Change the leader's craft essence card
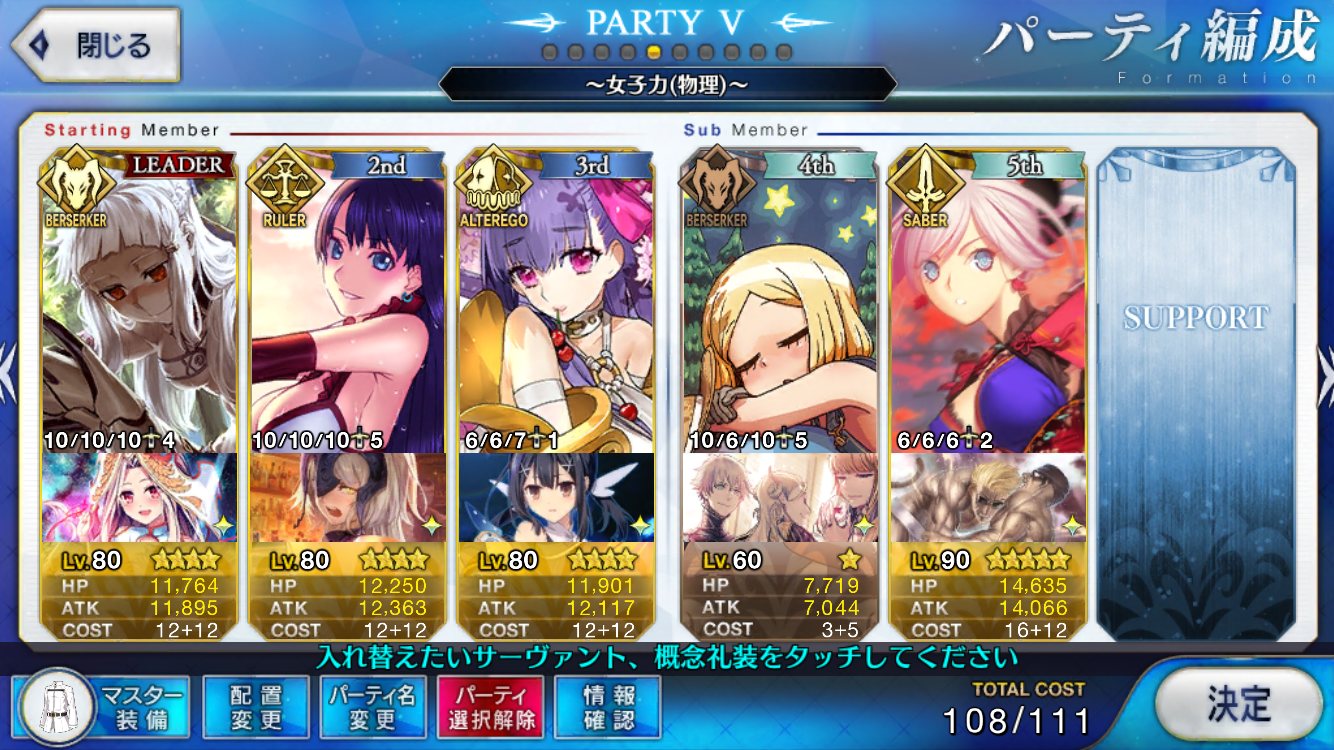The height and width of the screenshot is (750, 1334). pos(140,497)
